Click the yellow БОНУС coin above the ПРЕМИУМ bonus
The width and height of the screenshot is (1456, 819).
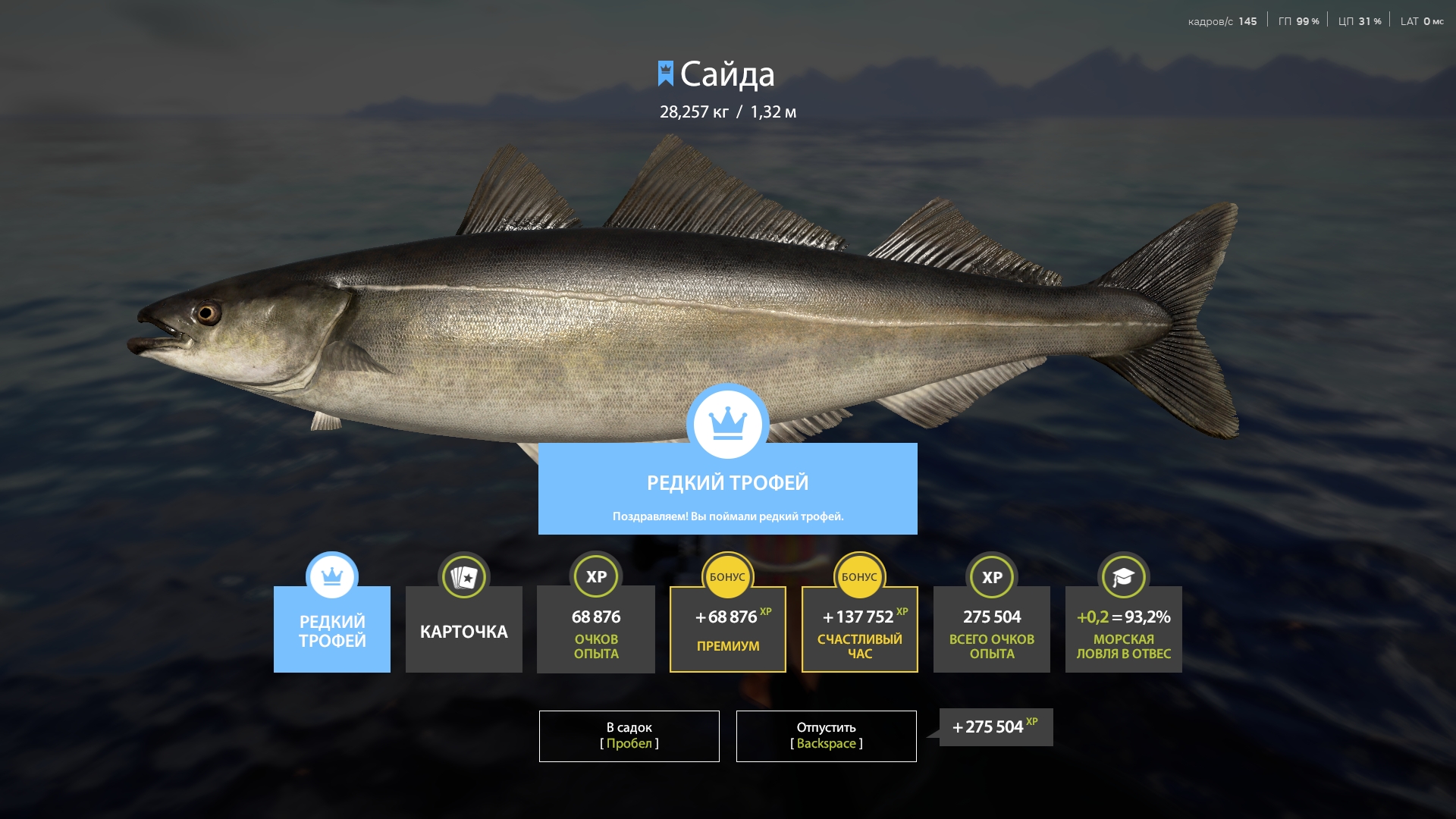727,576
